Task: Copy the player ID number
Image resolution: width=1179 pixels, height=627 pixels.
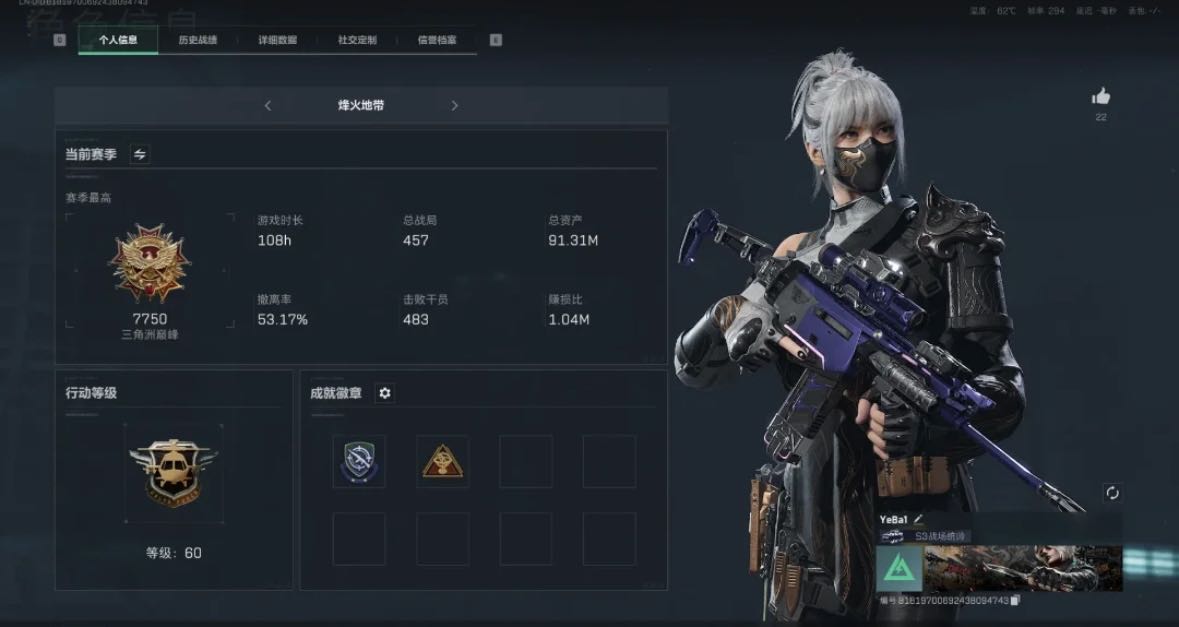Action: point(1015,600)
